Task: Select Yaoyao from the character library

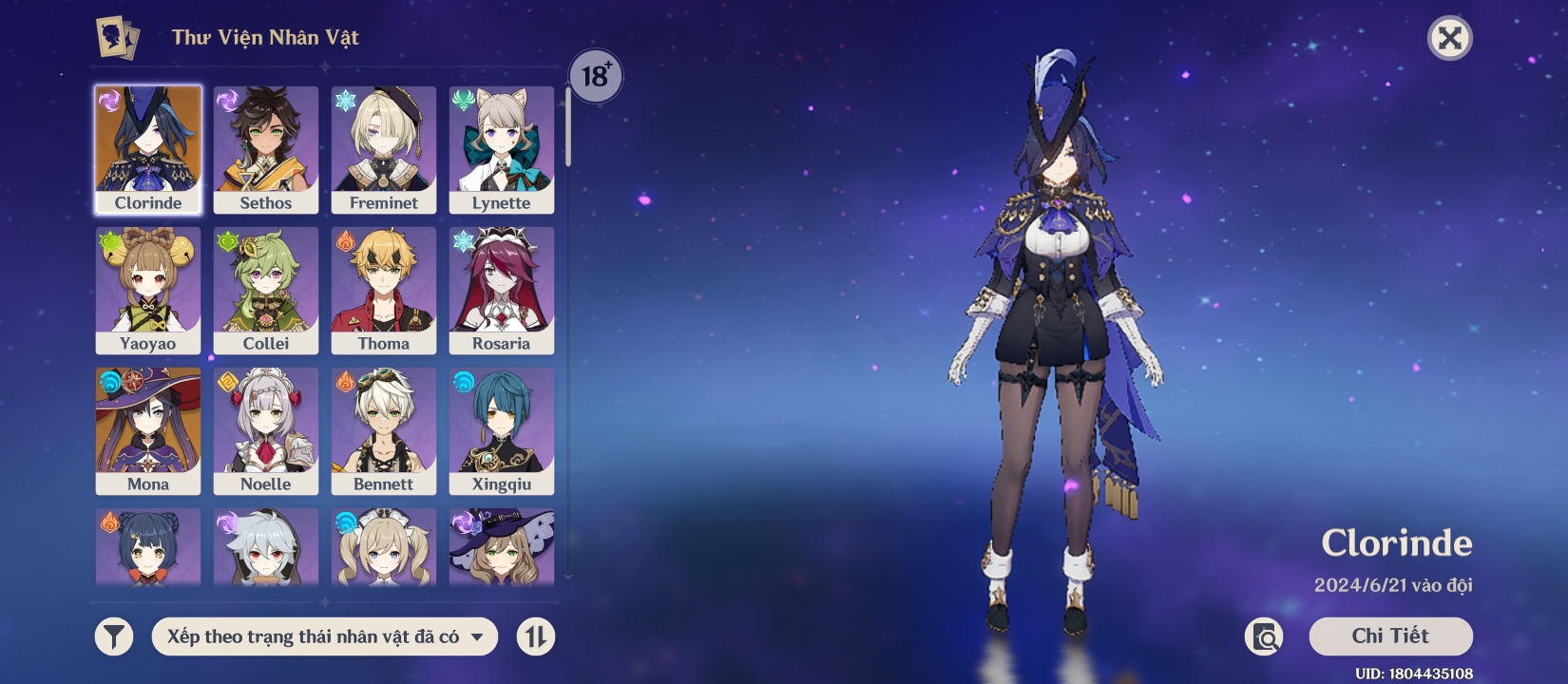Action: (148, 288)
